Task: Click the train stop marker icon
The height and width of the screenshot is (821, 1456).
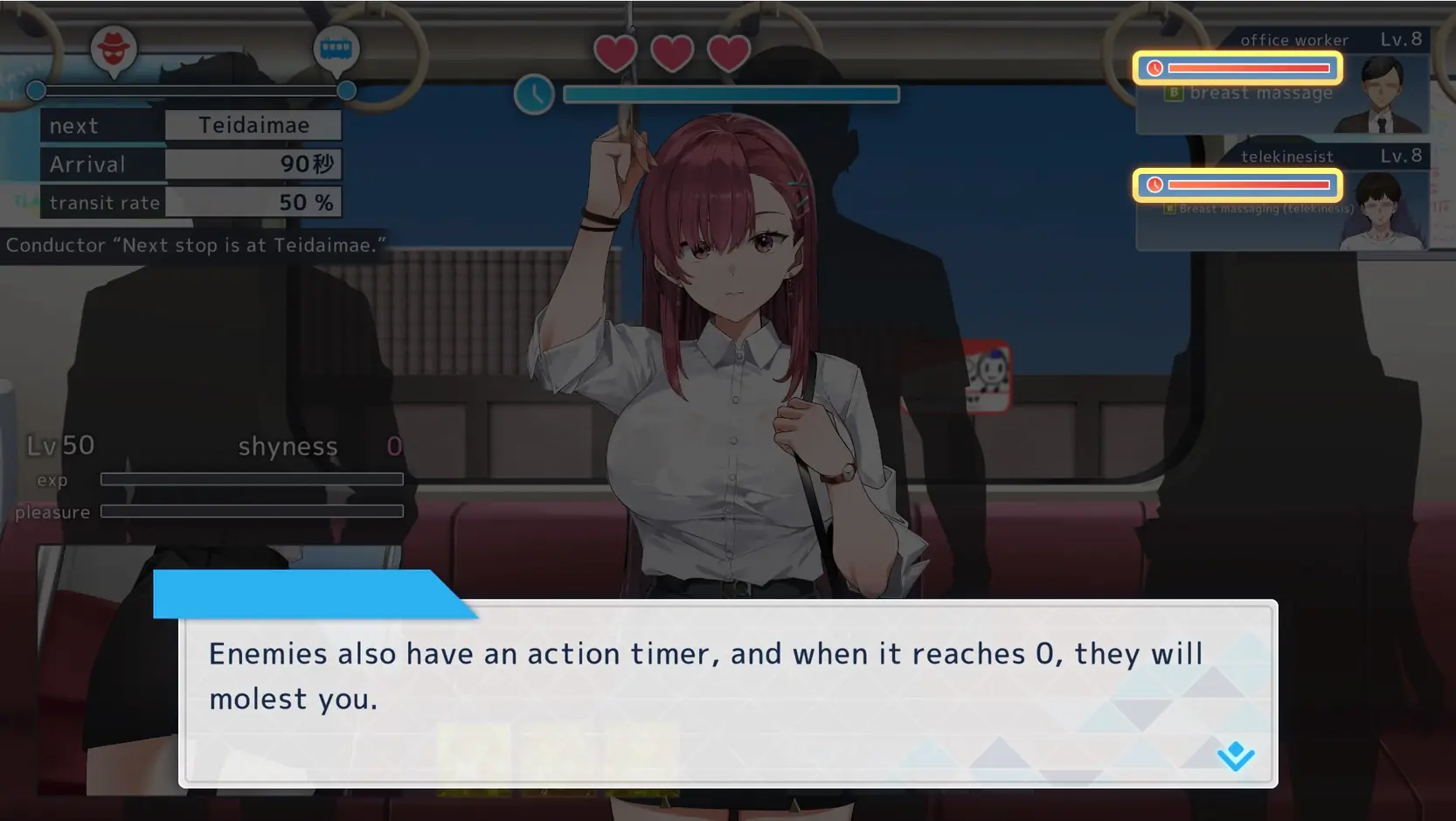Action: tap(336, 49)
